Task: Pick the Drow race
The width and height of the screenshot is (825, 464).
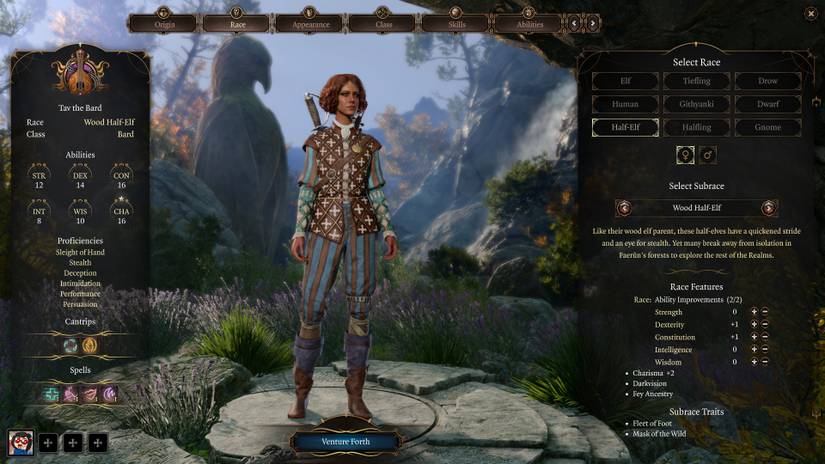Action: click(768, 81)
